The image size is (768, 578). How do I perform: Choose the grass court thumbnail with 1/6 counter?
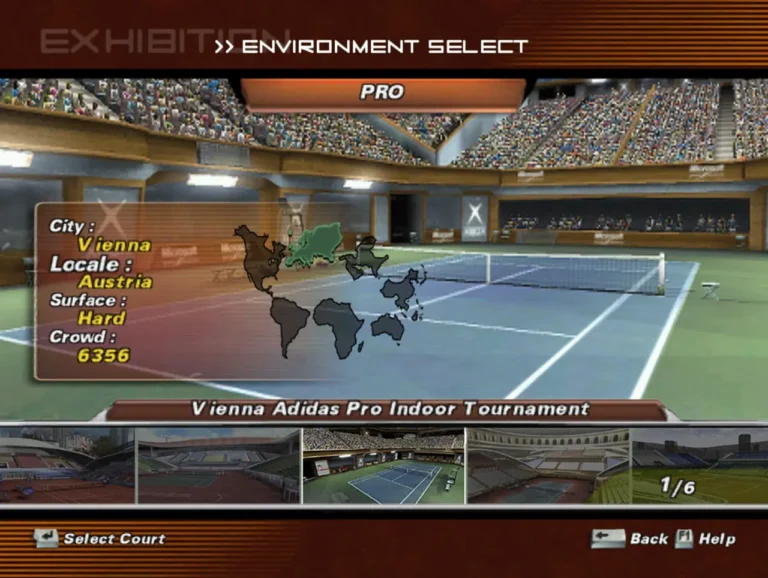(x=699, y=466)
